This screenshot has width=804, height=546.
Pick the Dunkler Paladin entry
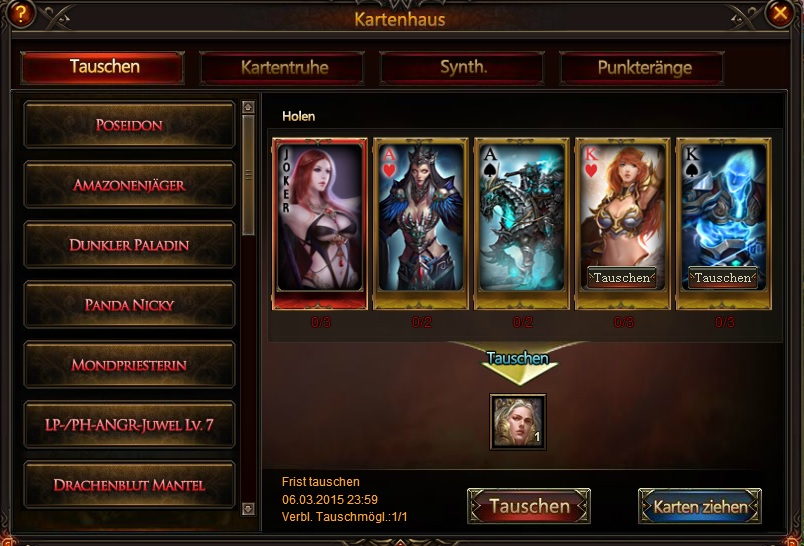pos(129,245)
